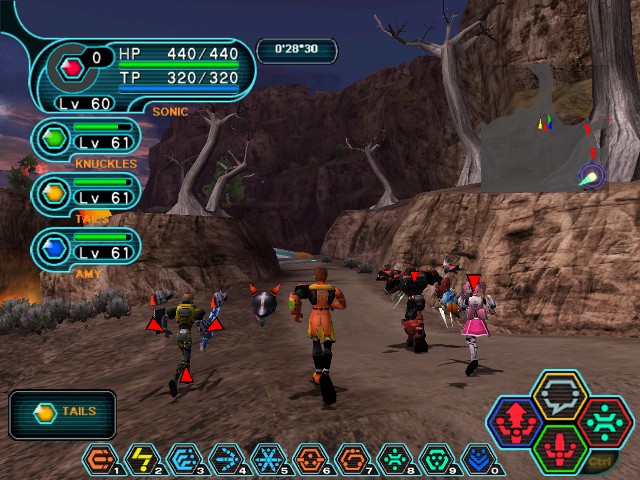Use the orange item in slot 7
The image size is (640, 480).
click(350, 459)
